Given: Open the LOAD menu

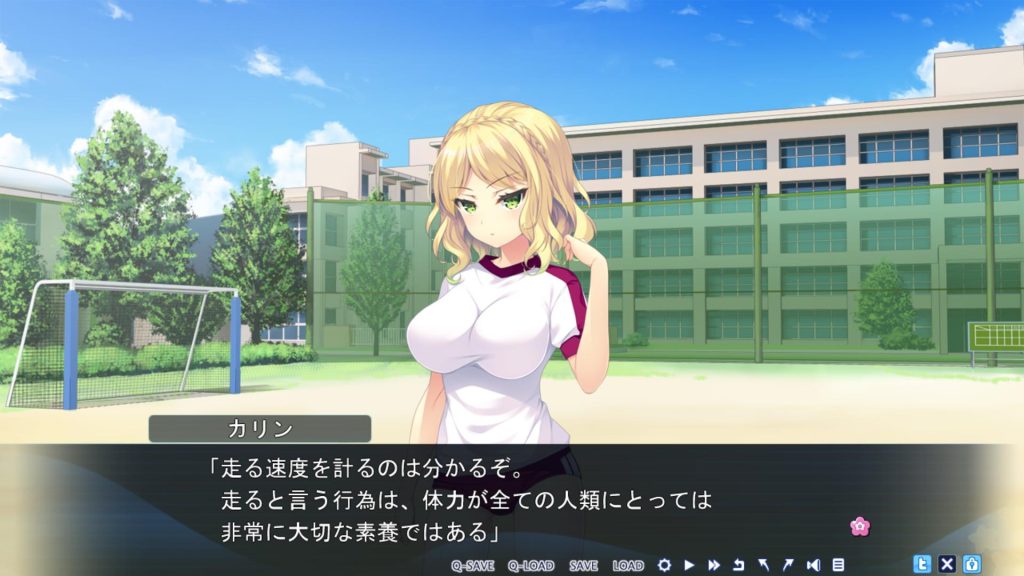Looking at the screenshot, I should [x=628, y=565].
